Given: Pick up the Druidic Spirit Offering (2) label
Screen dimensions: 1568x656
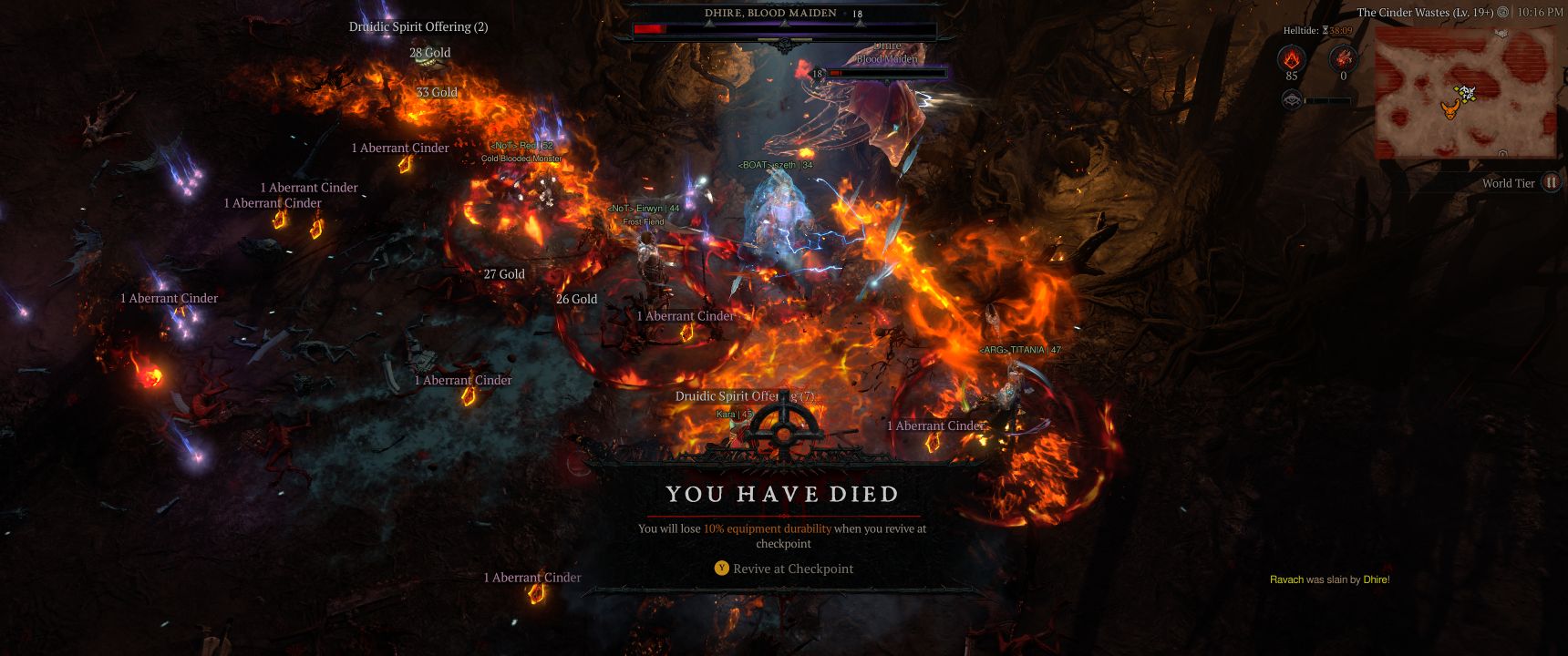Looking at the screenshot, I should [x=418, y=27].
